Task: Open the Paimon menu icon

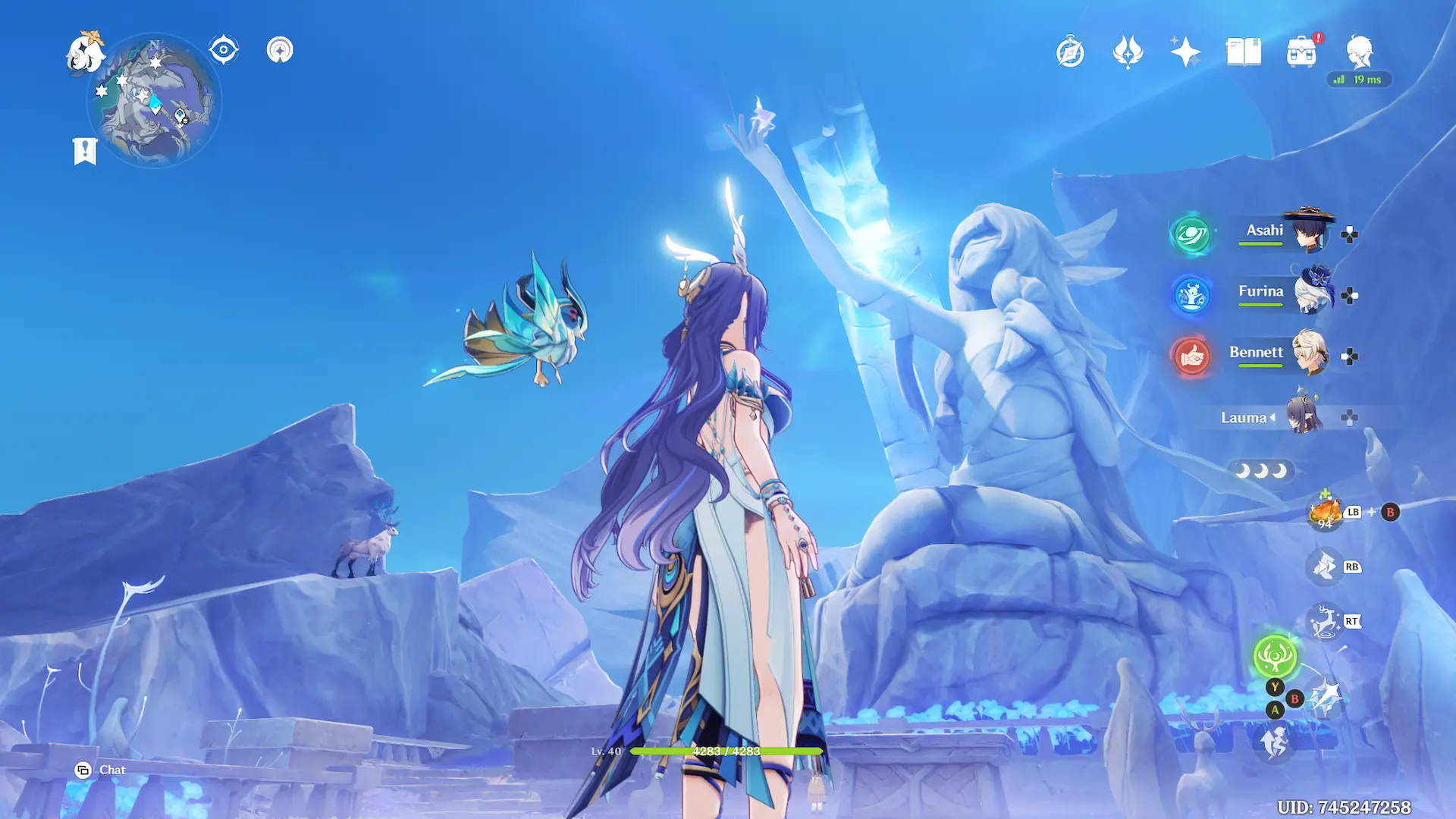Action: tap(85, 53)
